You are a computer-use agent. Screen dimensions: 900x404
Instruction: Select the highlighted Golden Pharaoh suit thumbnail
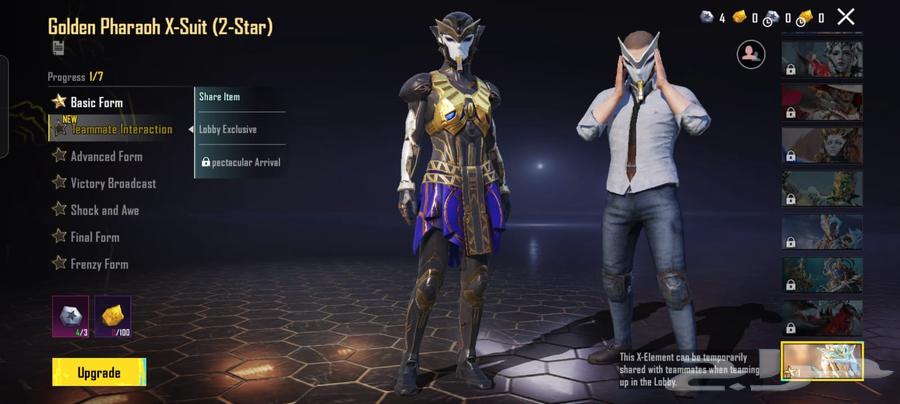click(822, 362)
